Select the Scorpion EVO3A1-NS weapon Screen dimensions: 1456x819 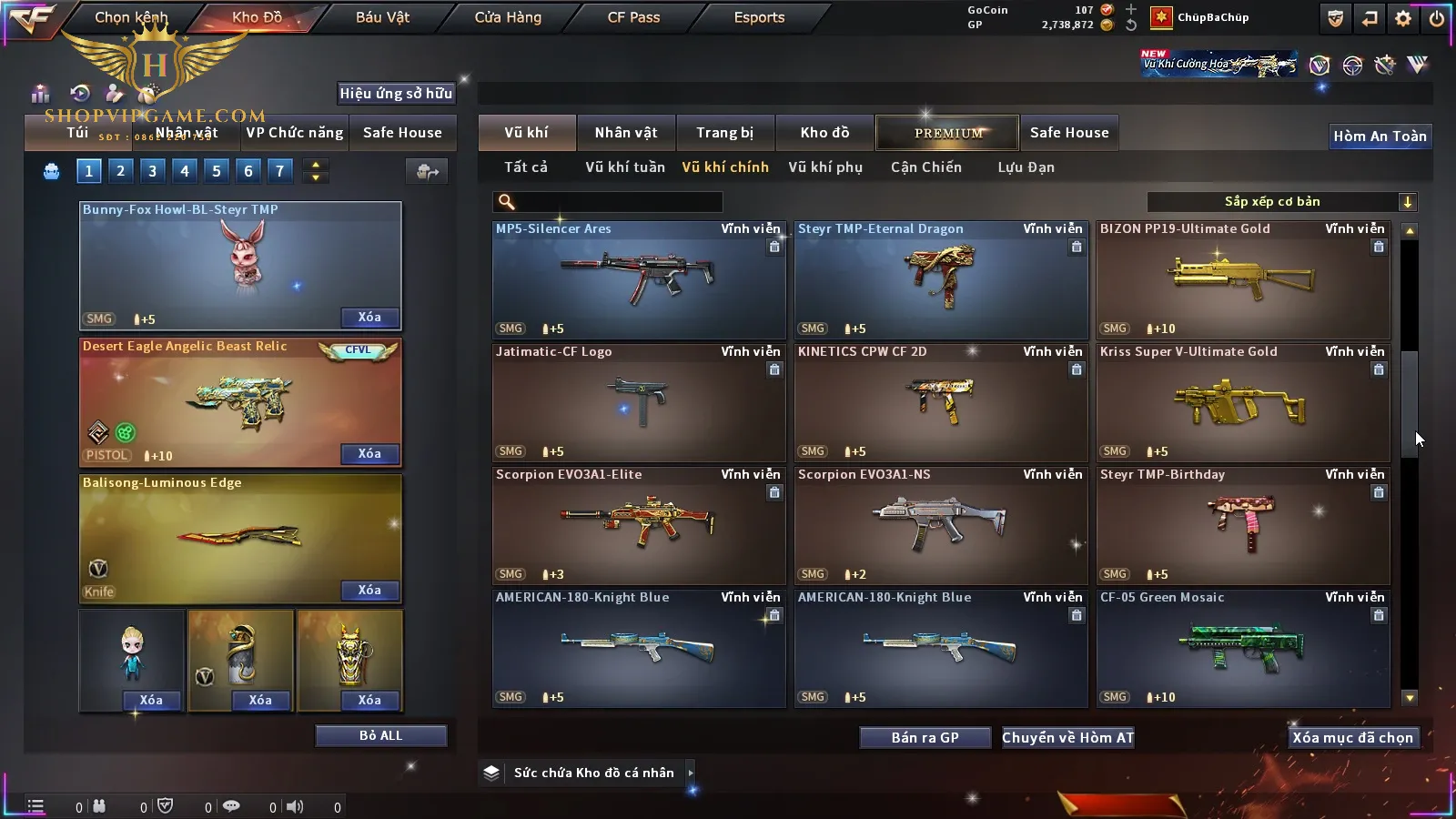pos(941,526)
